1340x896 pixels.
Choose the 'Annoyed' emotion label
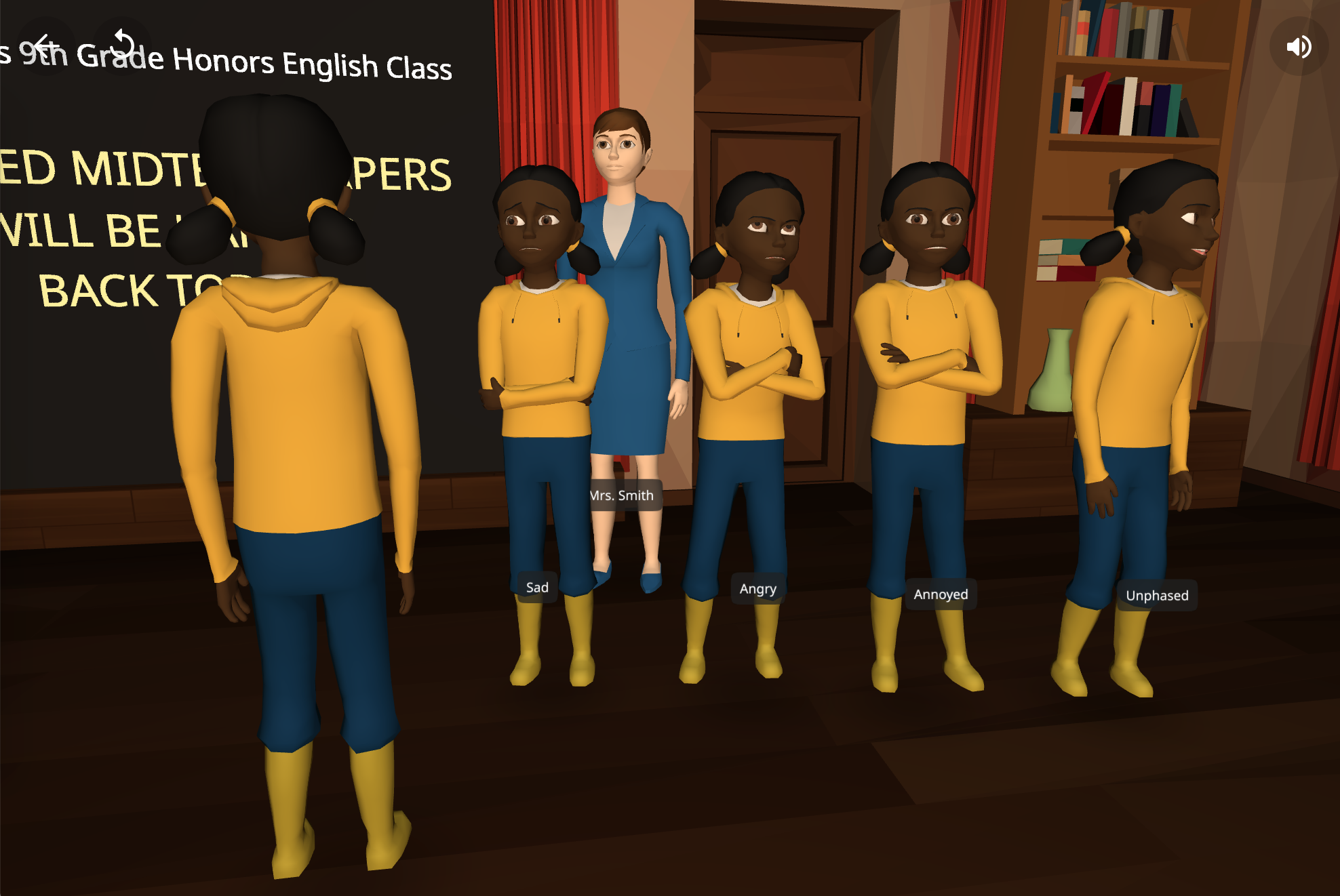point(942,594)
